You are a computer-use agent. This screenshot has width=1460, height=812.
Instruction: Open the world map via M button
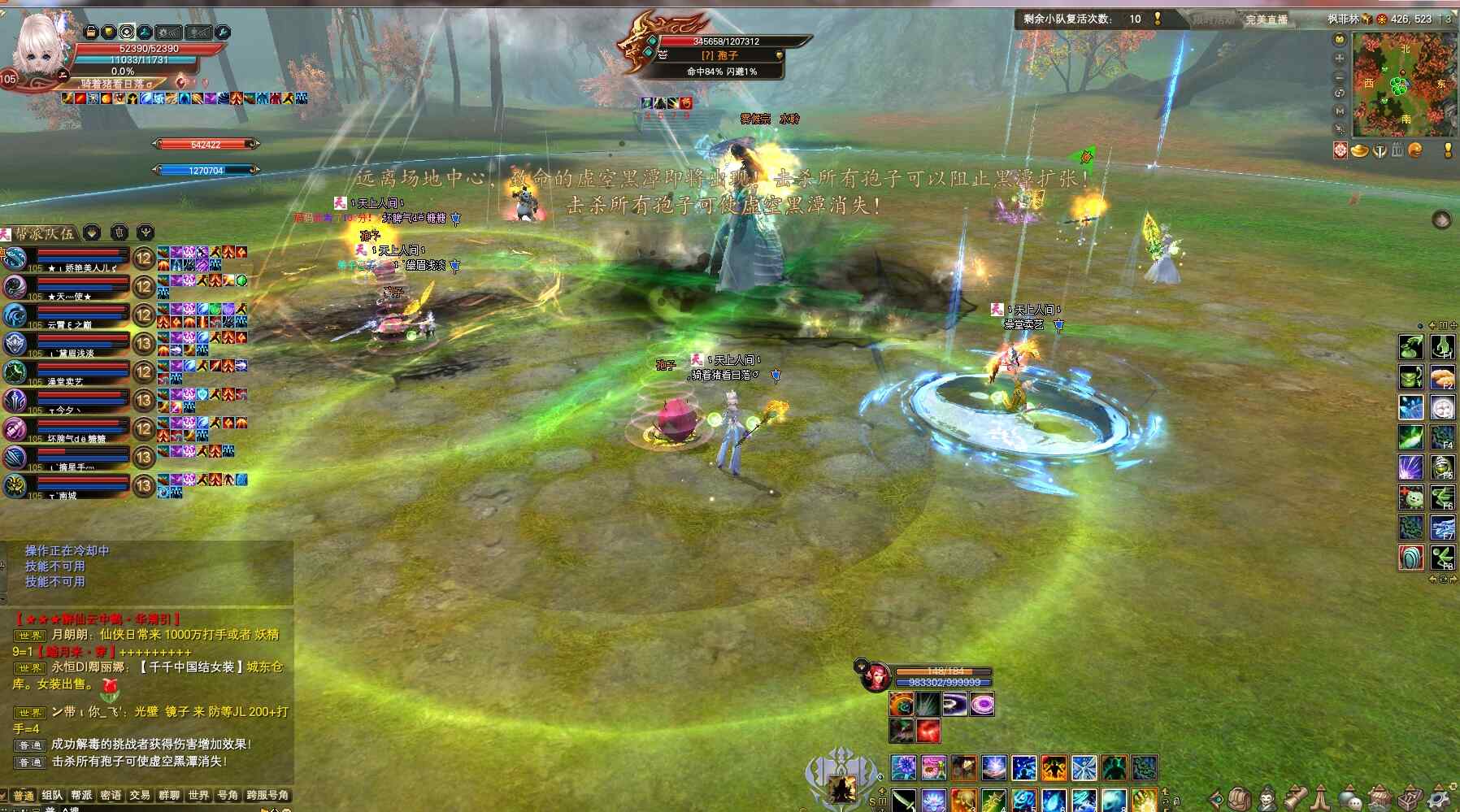(1340, 111)
